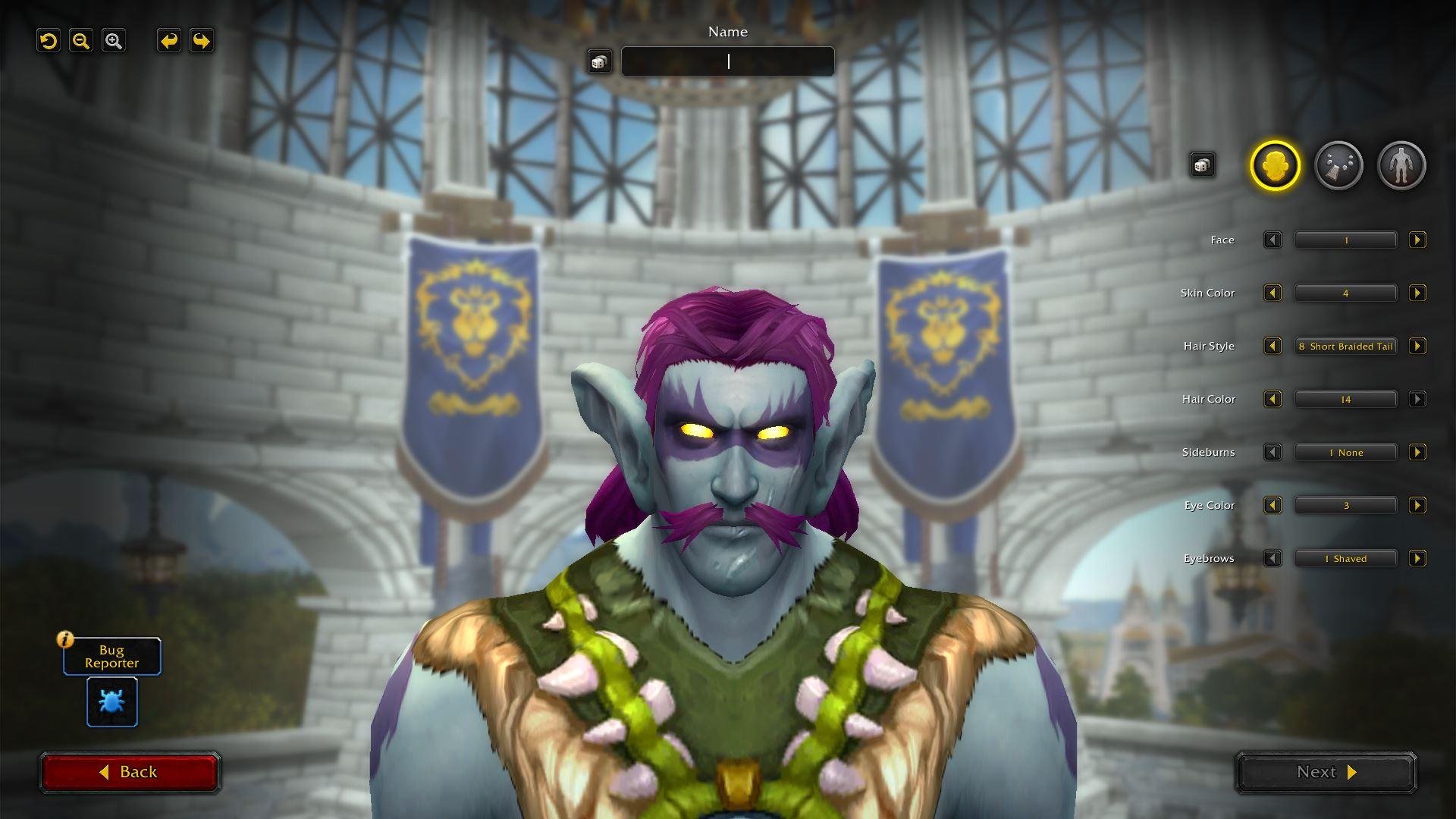Adjust the Eye Color value control

1346,505
